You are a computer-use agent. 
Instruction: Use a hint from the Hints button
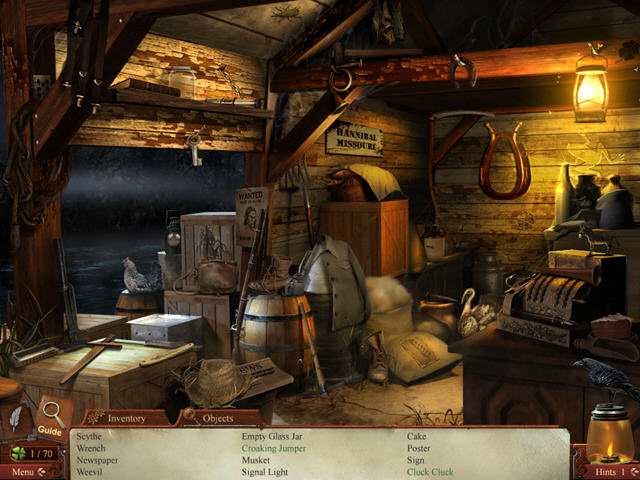coord(606,471)
